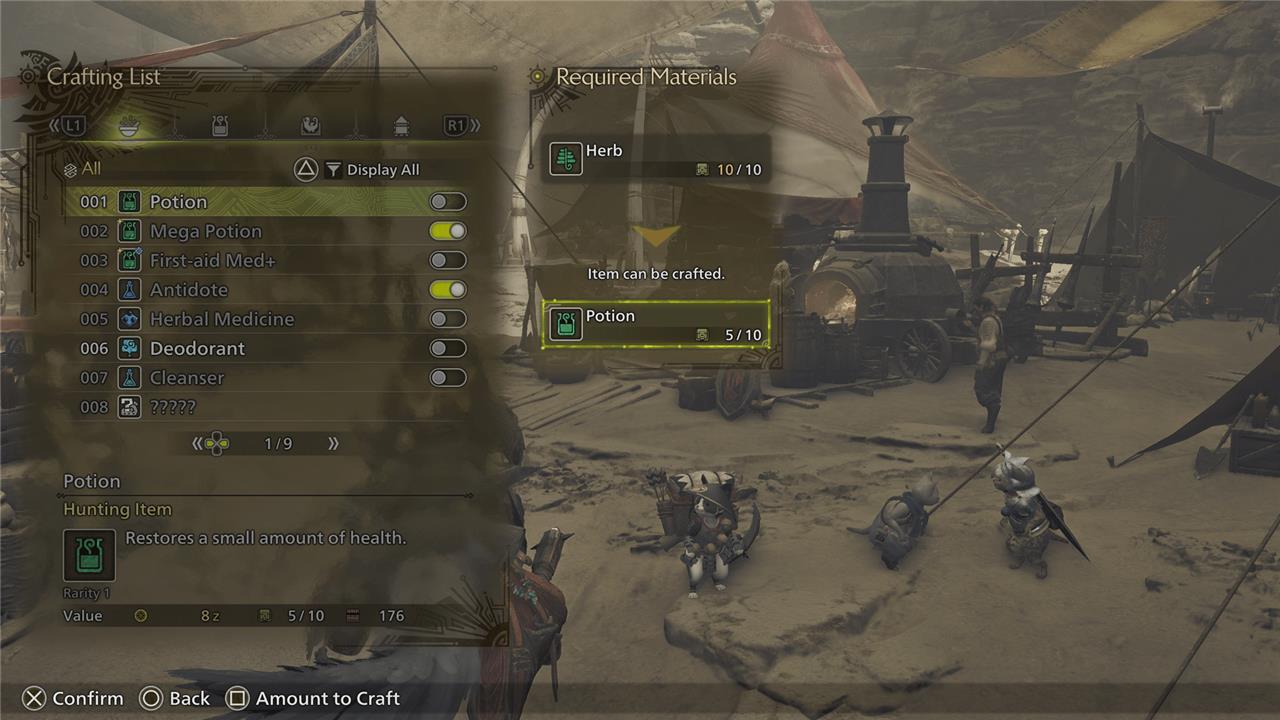Switch to the bird icon category tab

tap(311, 126)
